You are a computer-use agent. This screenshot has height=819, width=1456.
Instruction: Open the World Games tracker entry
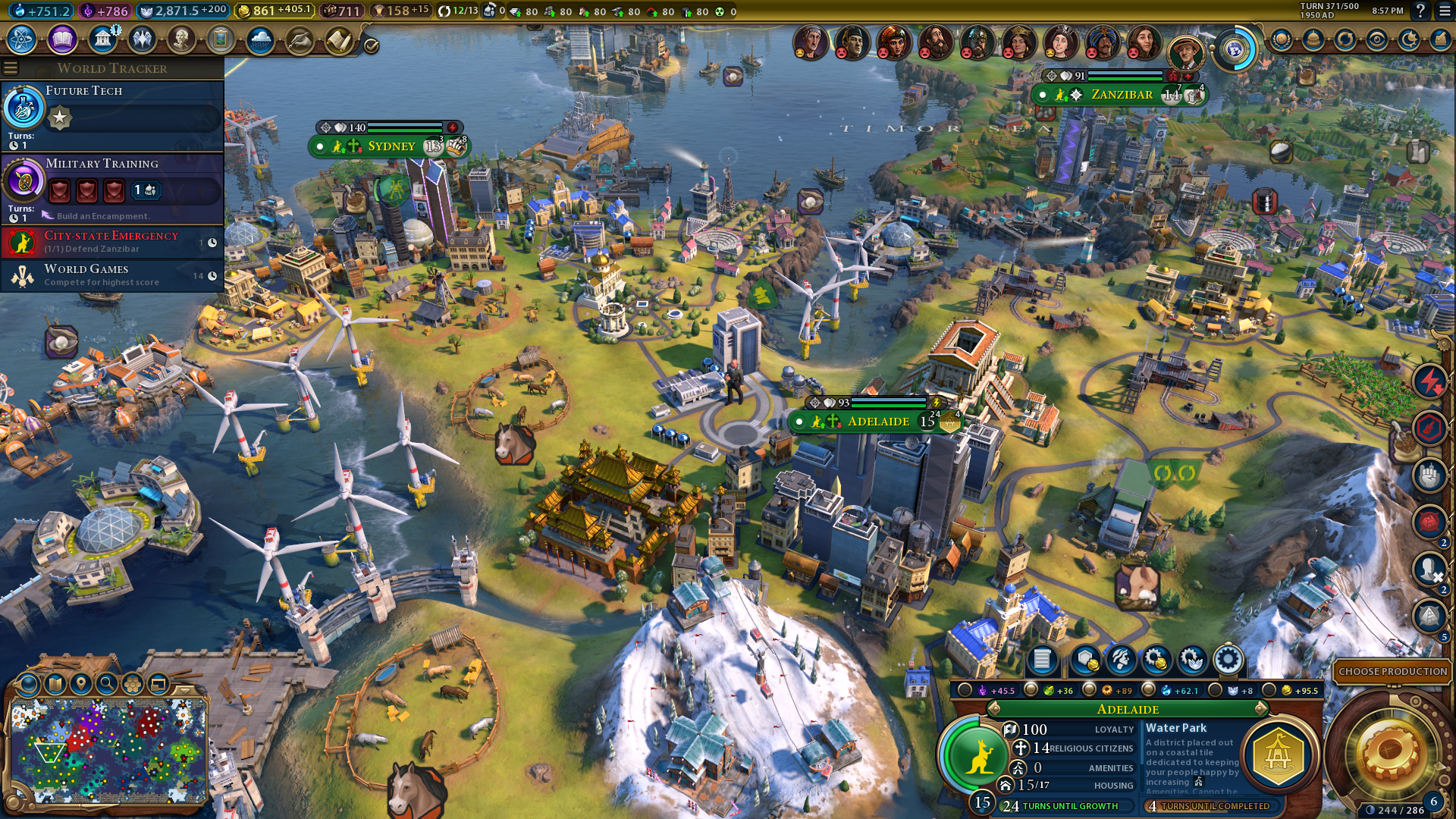(114, 275)
